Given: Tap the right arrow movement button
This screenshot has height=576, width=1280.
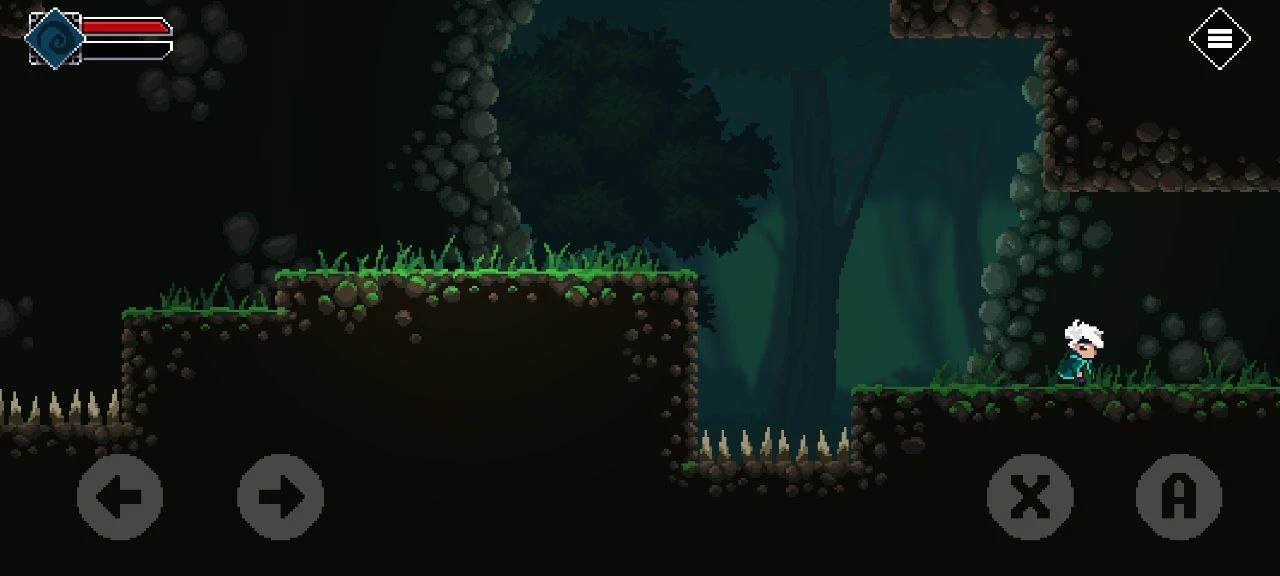Looking at the screenshot, I should pyautogui.click(x=280, y=497).
